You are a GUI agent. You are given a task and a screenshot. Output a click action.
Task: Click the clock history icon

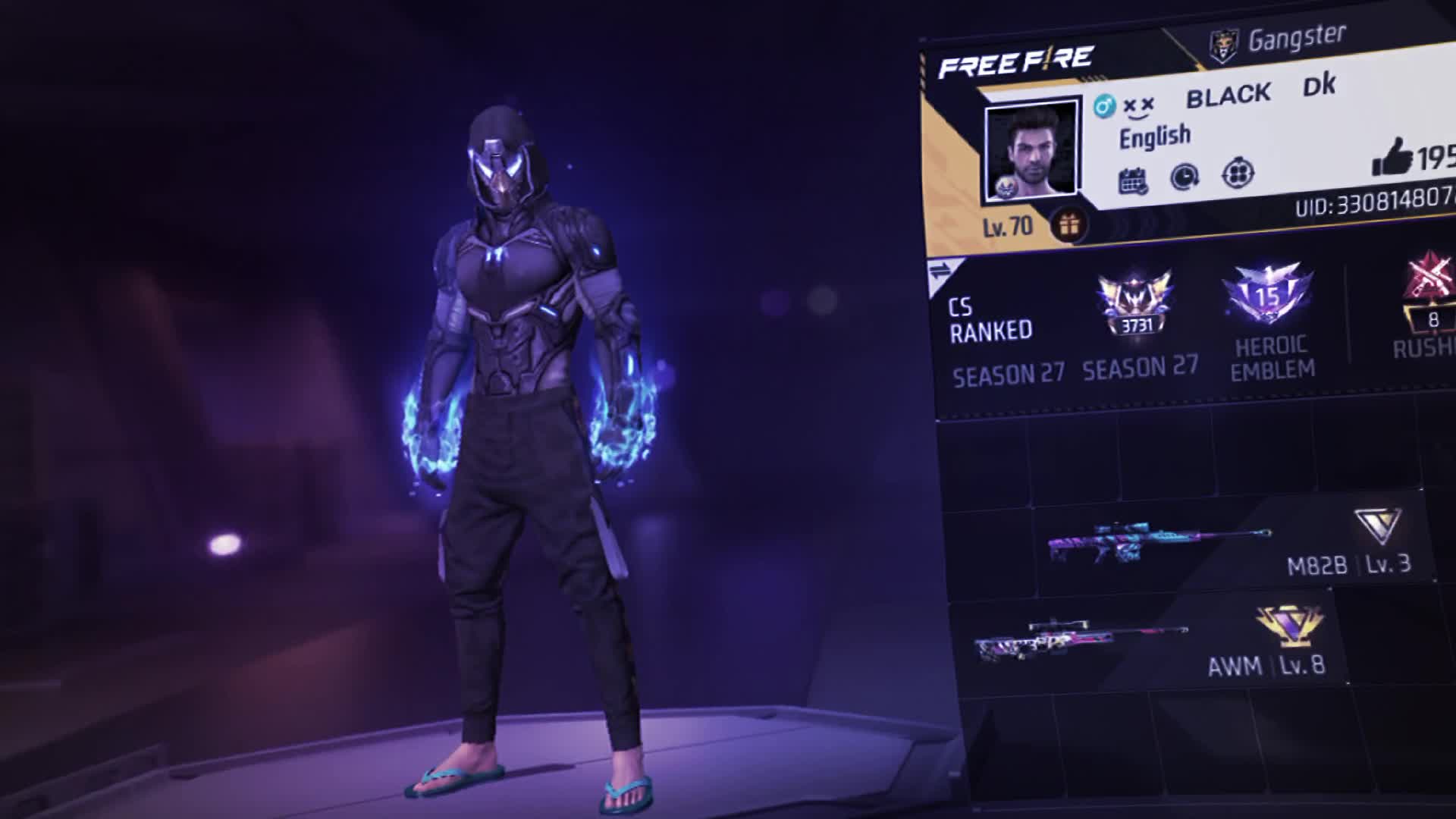point(1184,177)
